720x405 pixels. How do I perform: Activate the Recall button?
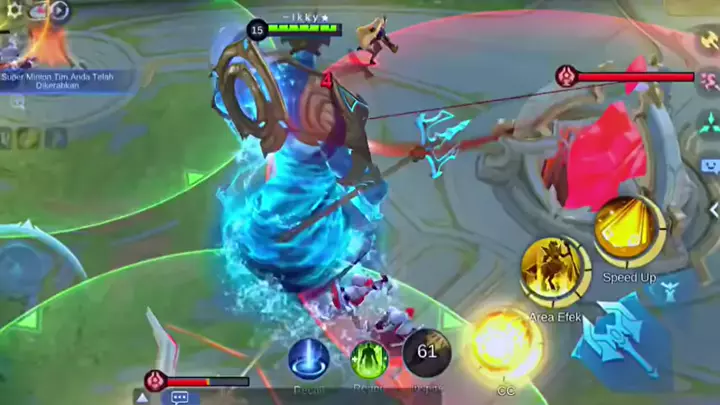tap(308, 359)
